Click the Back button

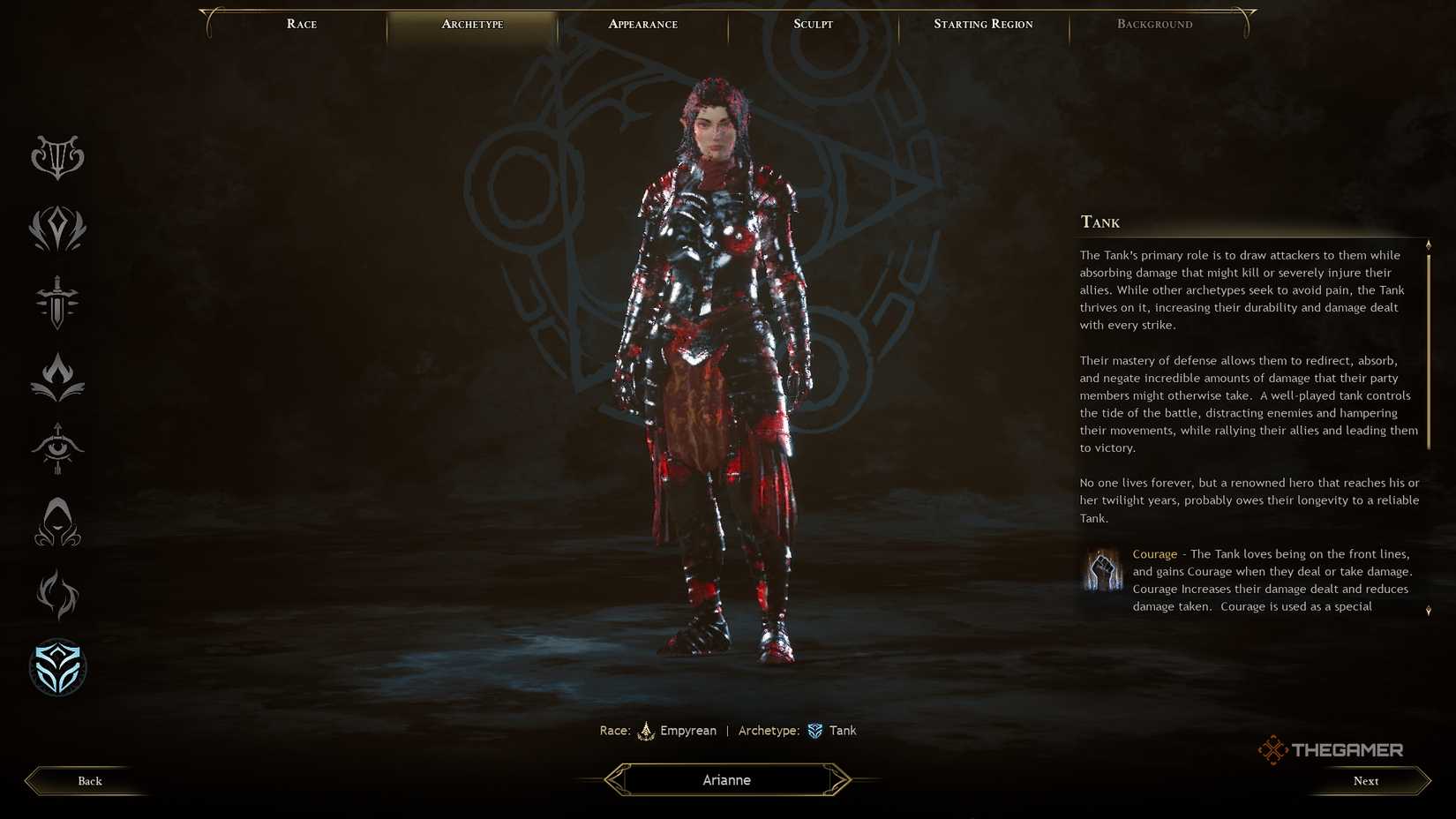pyautogui.click(x=88, y=780)
